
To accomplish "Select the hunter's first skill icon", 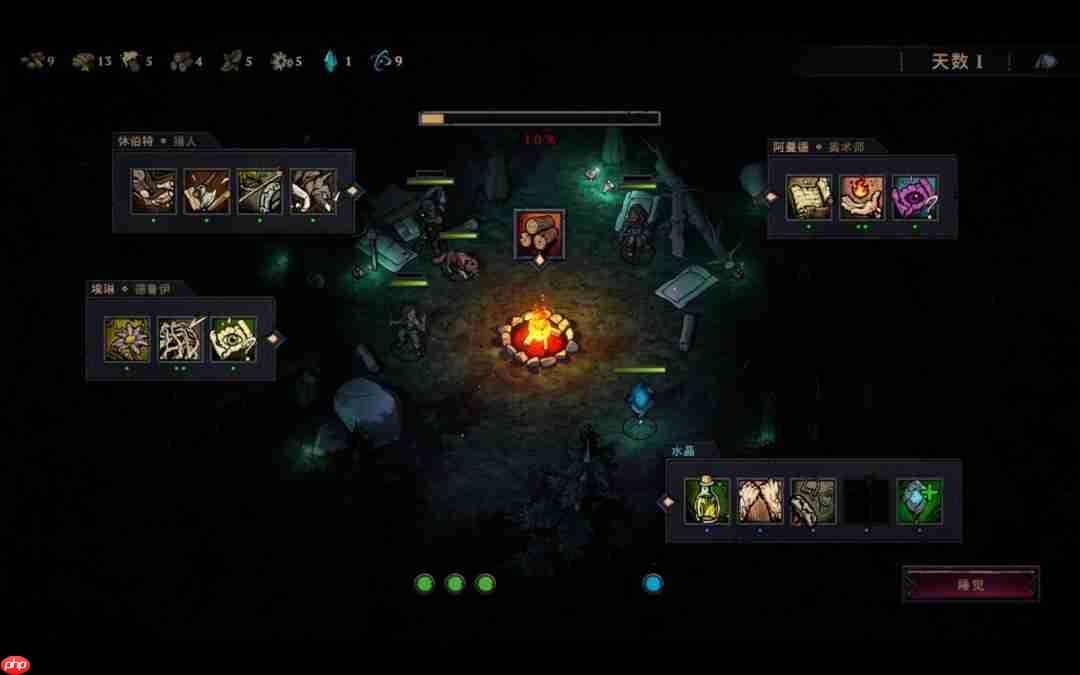I will pyautogui.click(x=154, y=191).
